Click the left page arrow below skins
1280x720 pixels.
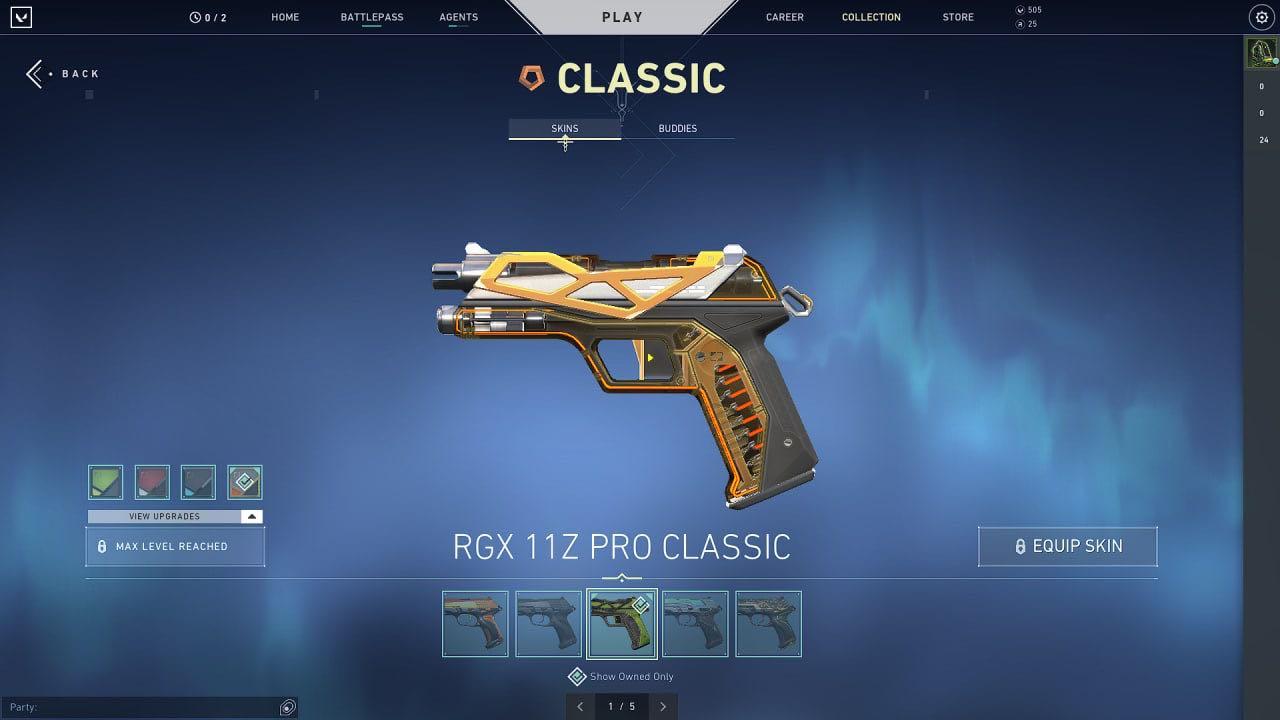(x=580, y=706)
